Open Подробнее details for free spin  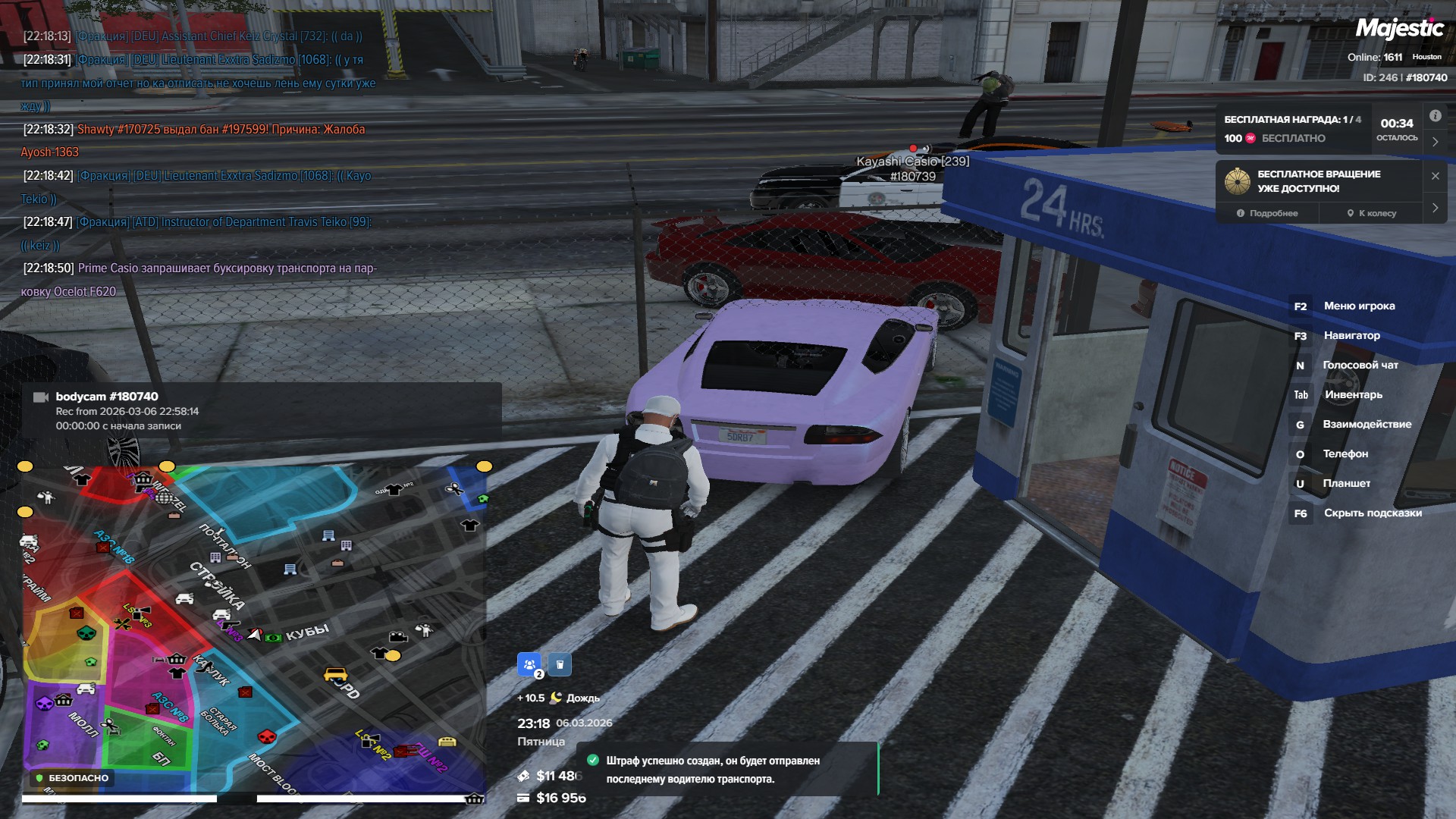click(x=1267, y=213)
